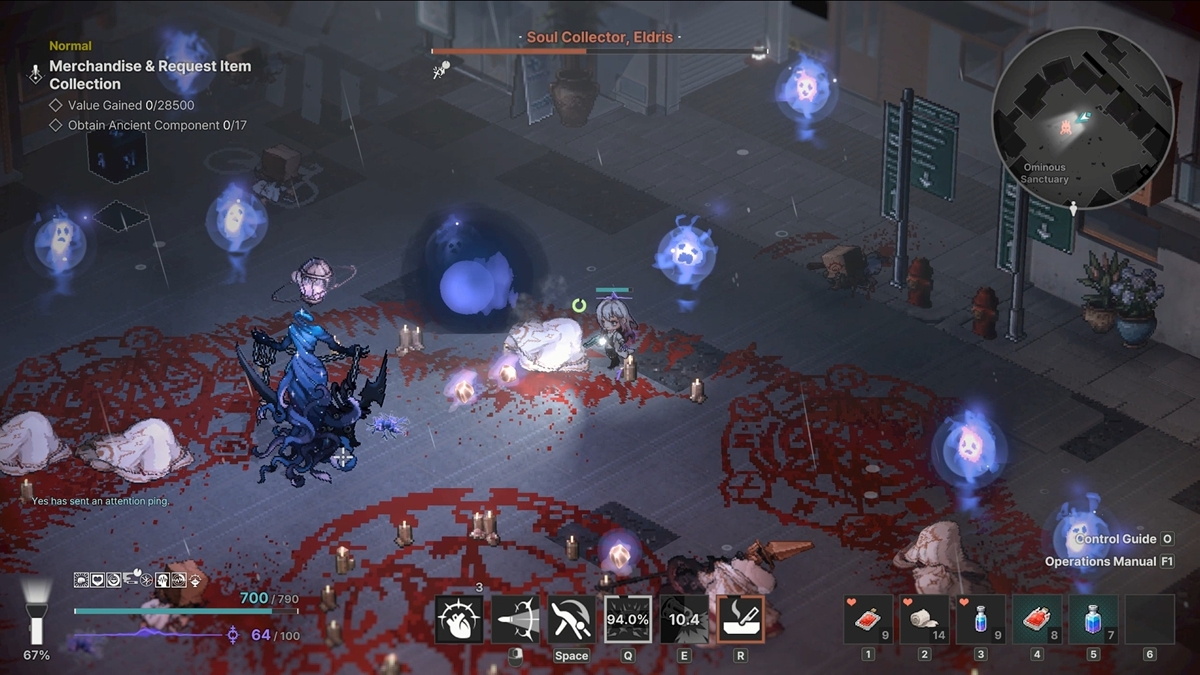Choose the red pack in the teal slot
This screenshot has height=675, width=1200.
click(x=1037, y=620)
